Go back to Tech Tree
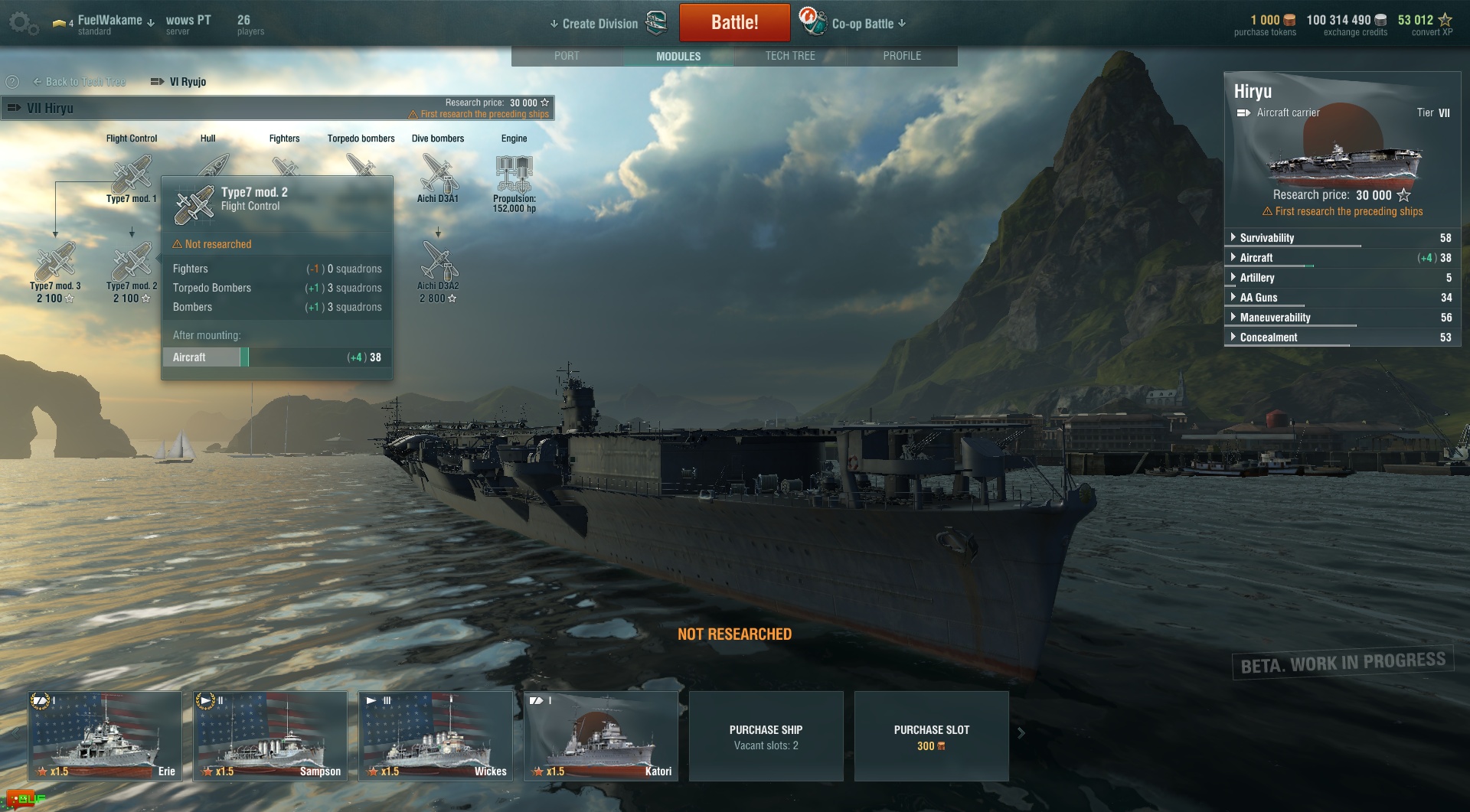The width and height of the screenshot is (1470, 812). (80, 82)
